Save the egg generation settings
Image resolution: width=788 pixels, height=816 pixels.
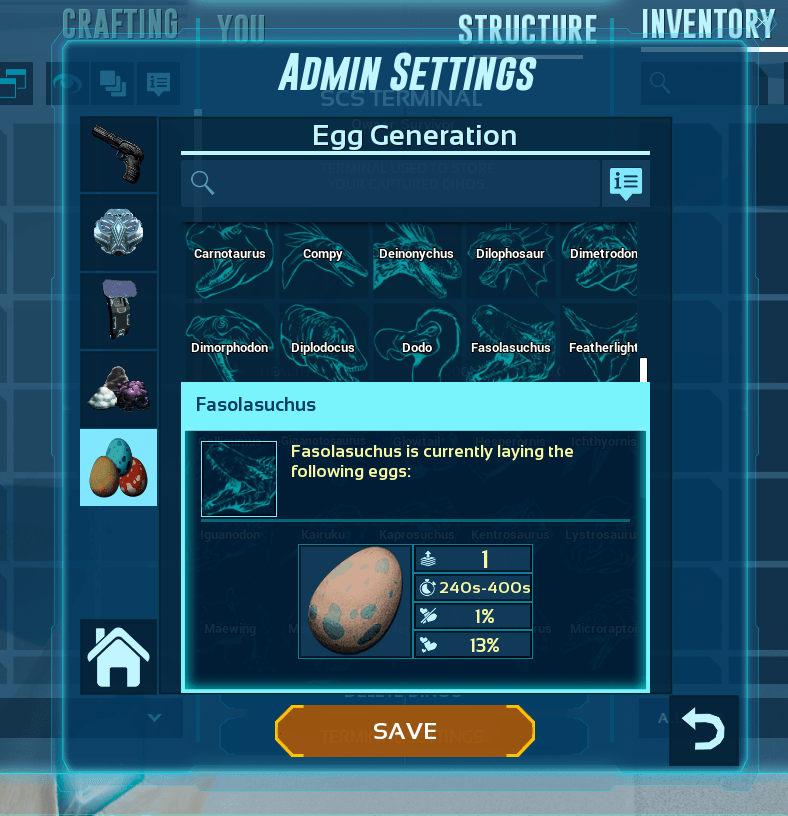point(405,731)
